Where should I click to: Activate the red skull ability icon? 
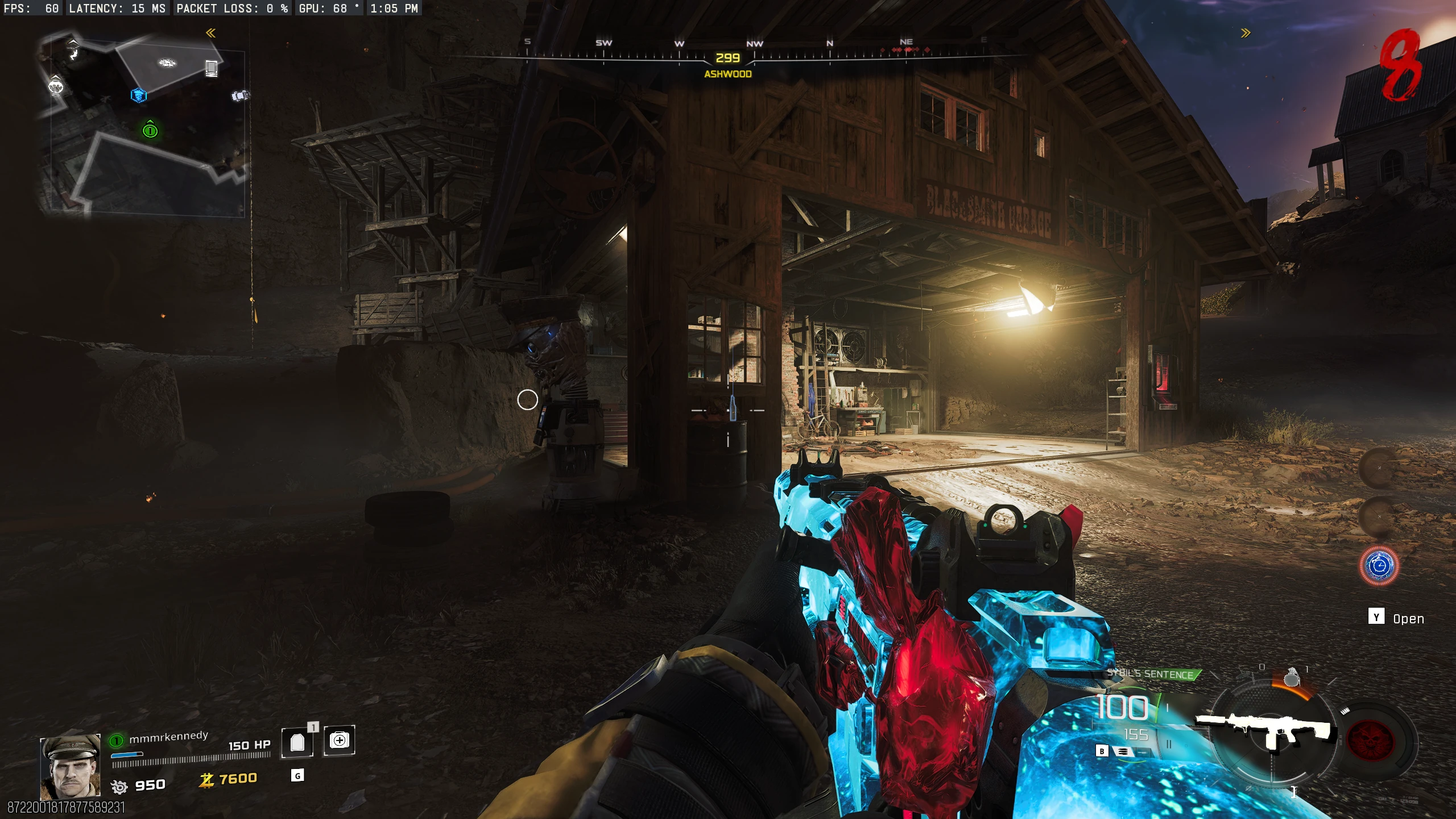(1371, 740)
